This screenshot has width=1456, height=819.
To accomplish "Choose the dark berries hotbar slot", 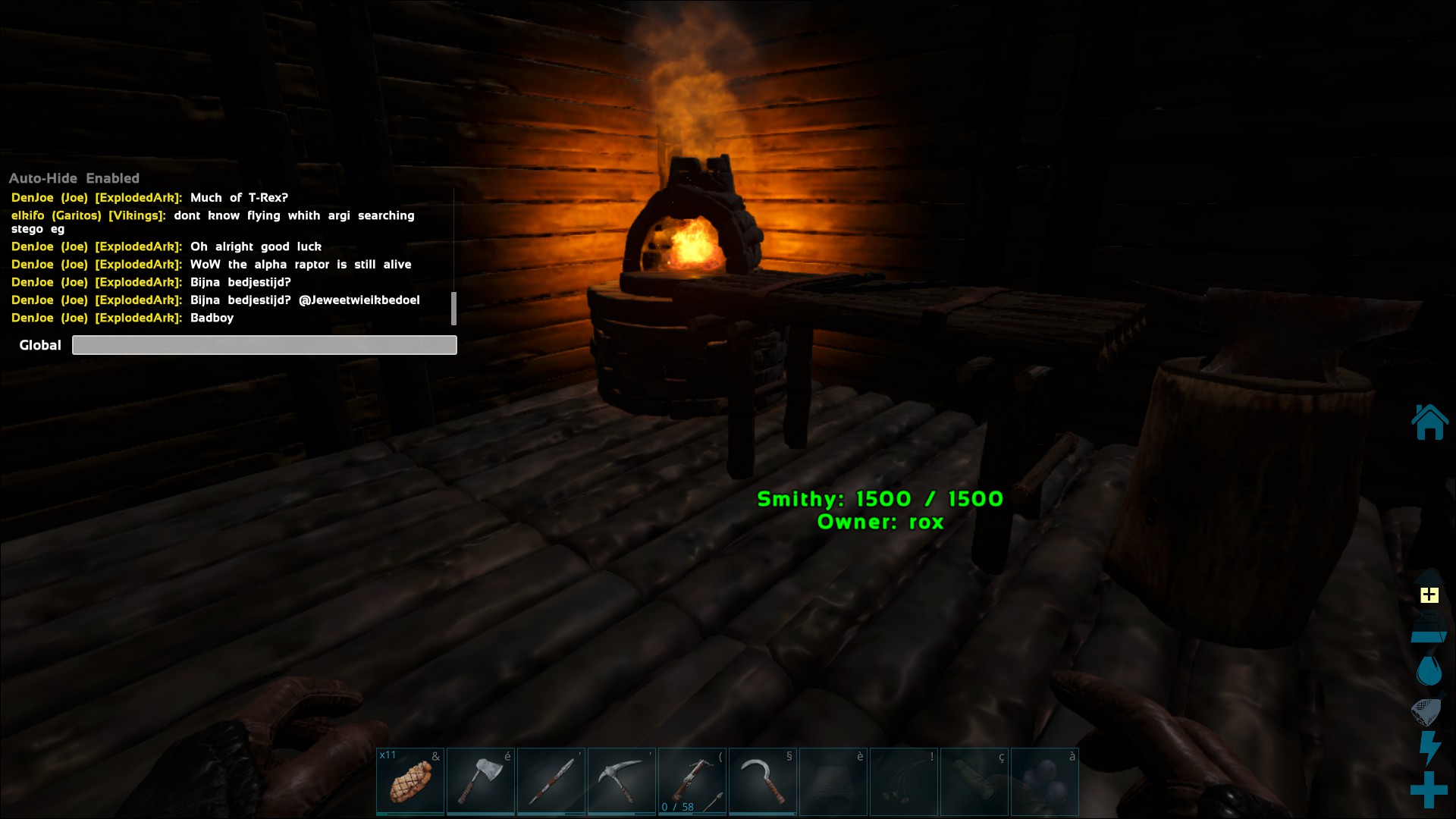I will (1045, 782).
